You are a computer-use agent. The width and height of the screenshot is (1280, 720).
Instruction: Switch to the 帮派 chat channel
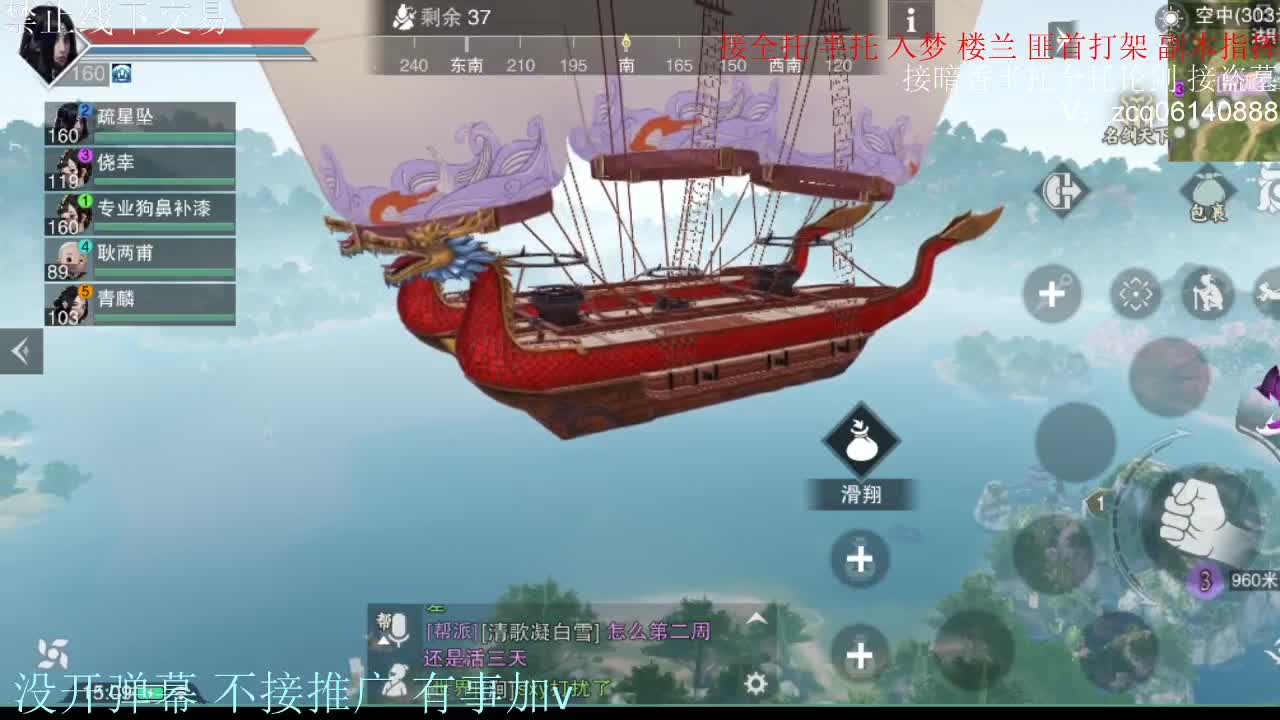click(x=384, y=621)
